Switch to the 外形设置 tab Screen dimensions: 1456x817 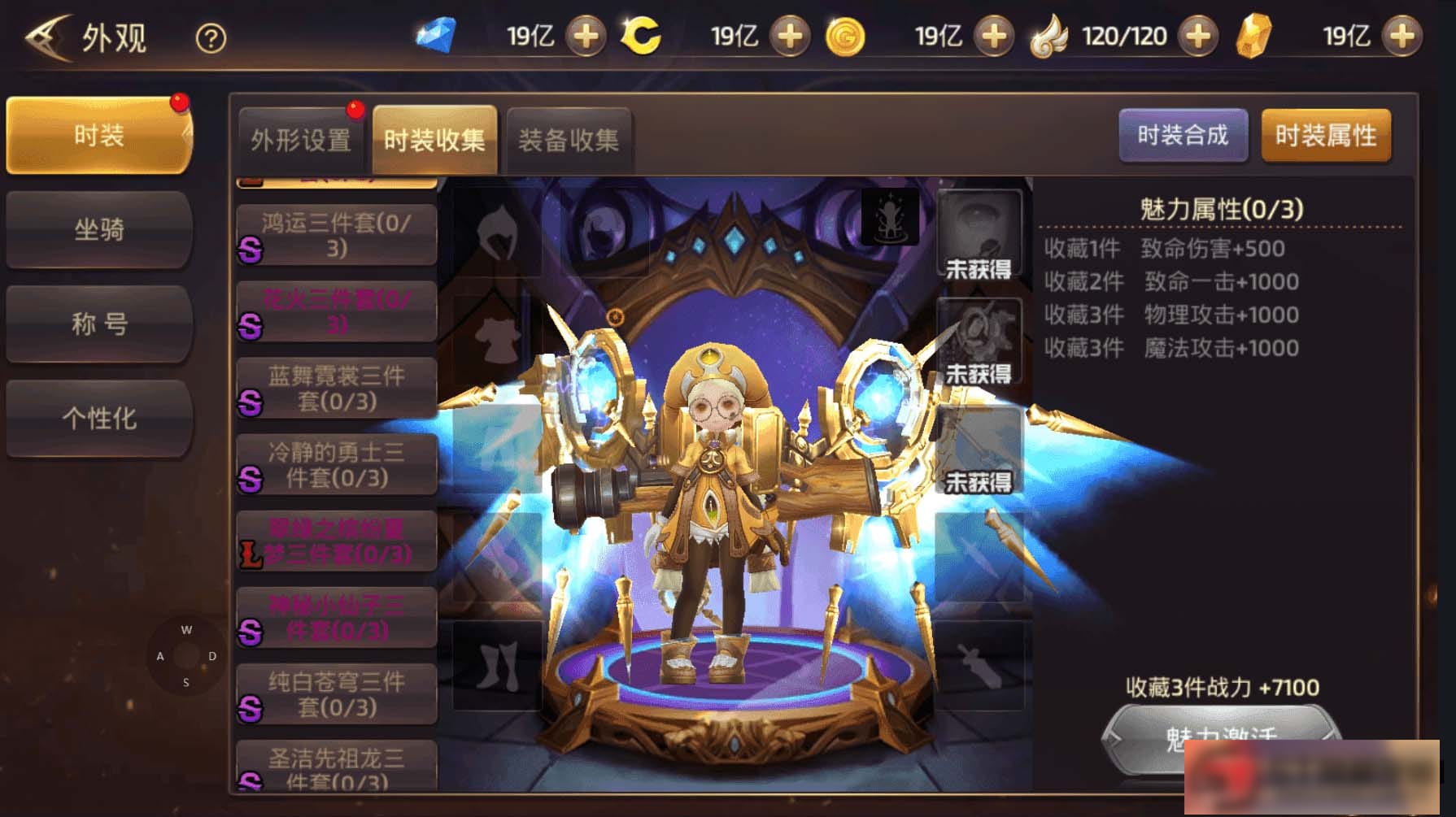click(302, 137)
